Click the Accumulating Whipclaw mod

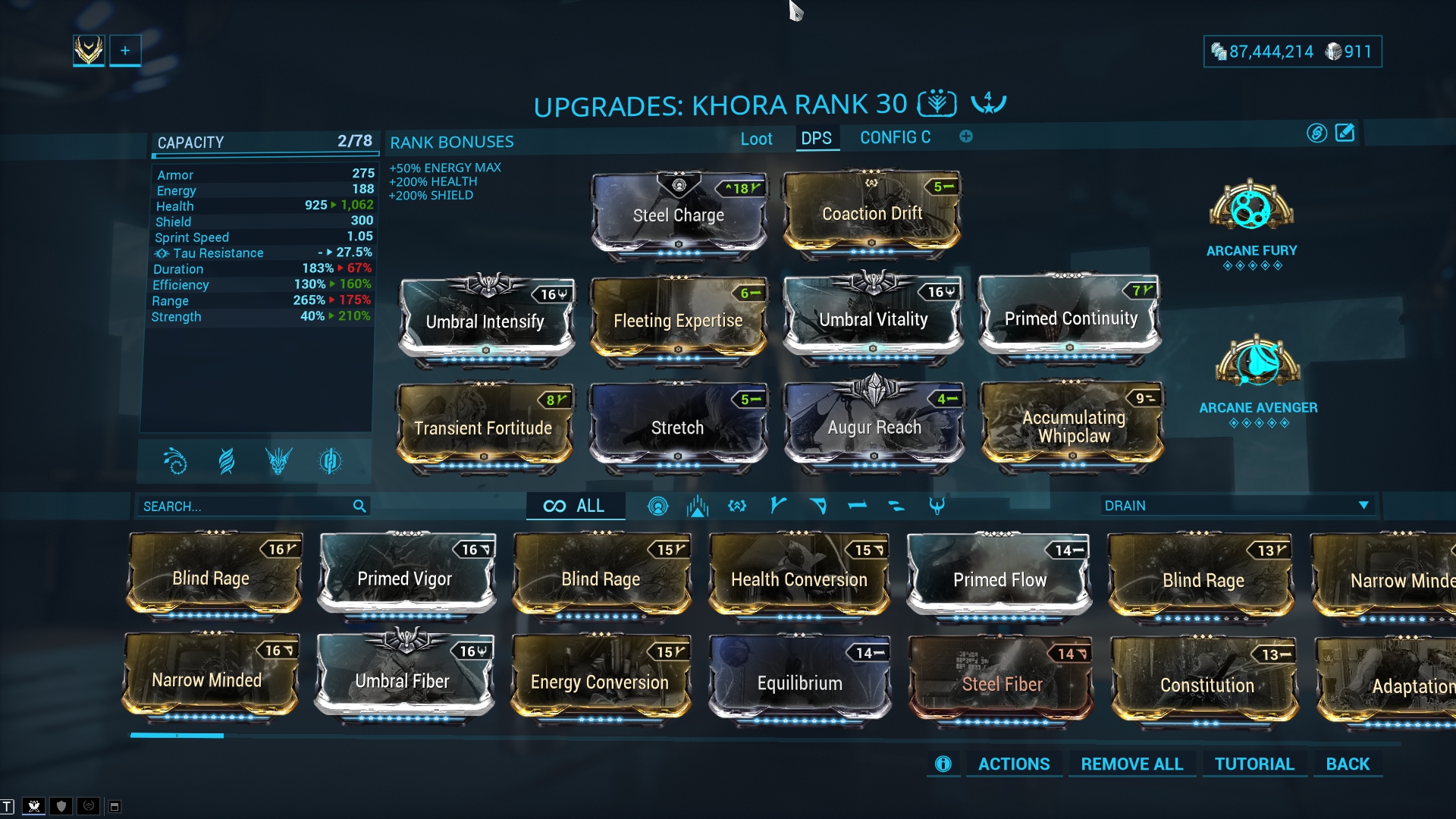1073,427
